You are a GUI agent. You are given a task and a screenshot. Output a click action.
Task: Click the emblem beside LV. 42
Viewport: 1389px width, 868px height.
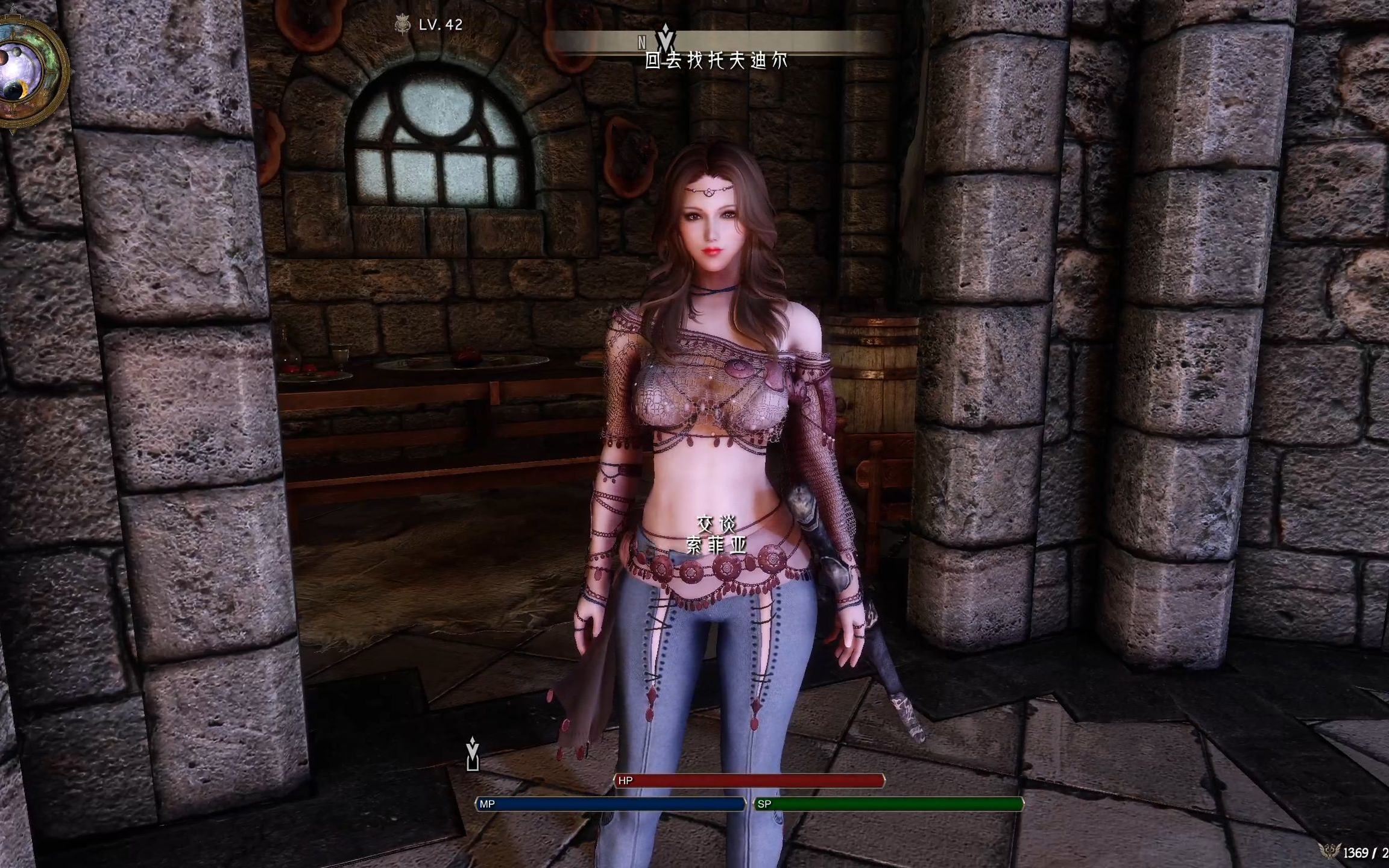pos(402,25)
